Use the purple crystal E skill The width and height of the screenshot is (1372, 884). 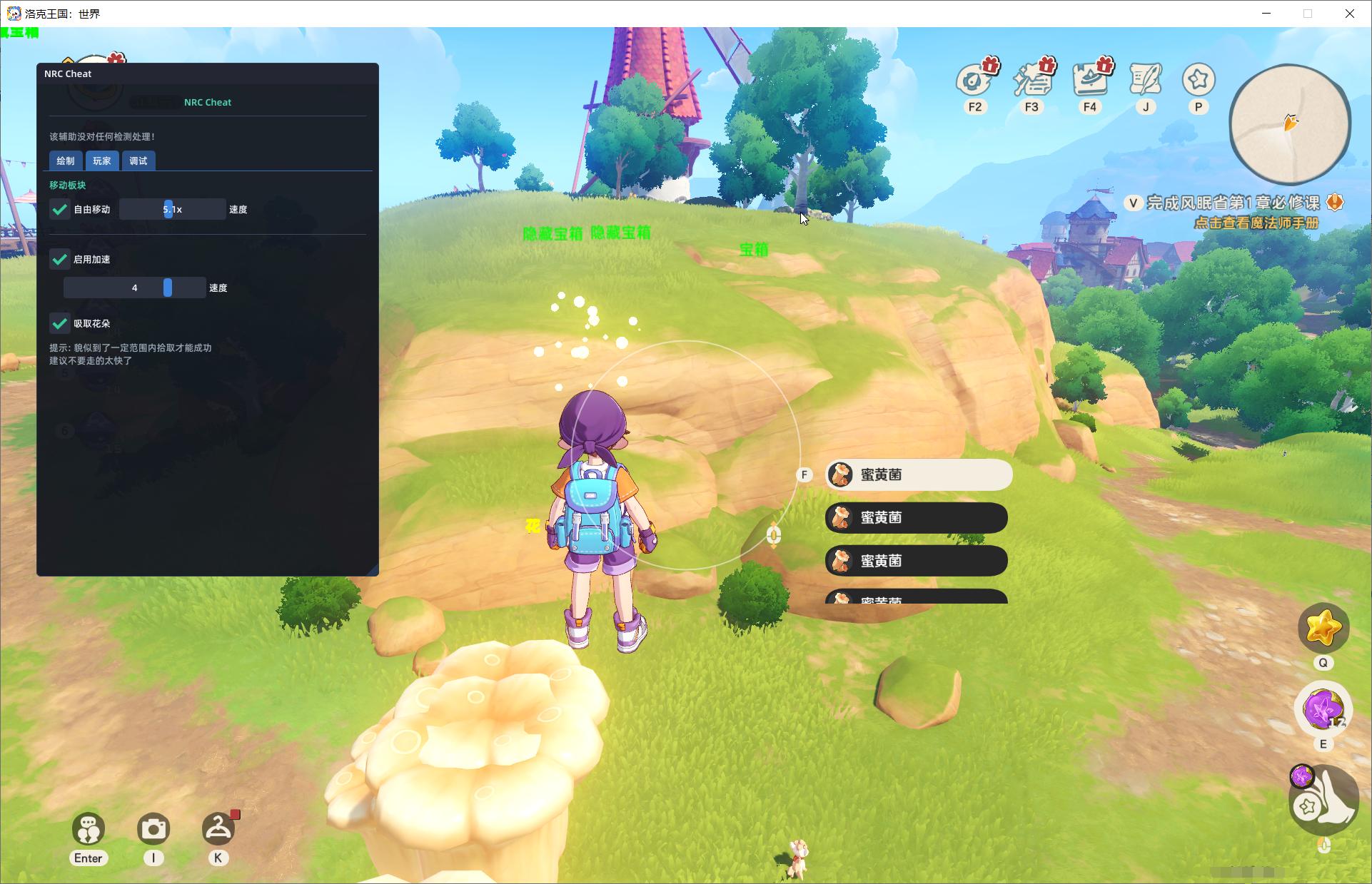1323,709
